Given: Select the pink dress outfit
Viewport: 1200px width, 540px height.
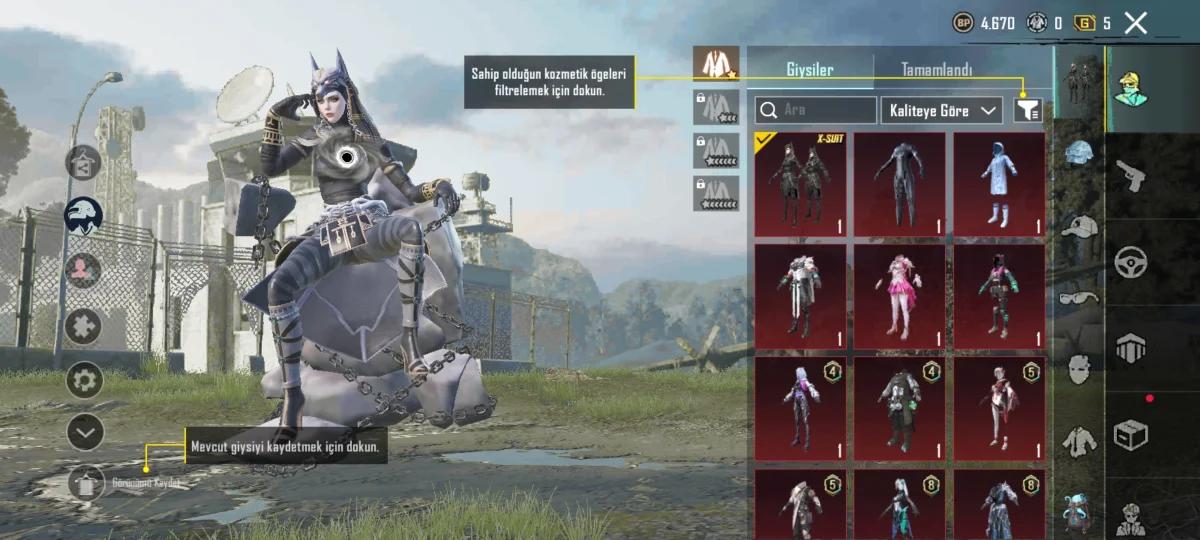Looking at the screenshot, I should tap(899, 296).
